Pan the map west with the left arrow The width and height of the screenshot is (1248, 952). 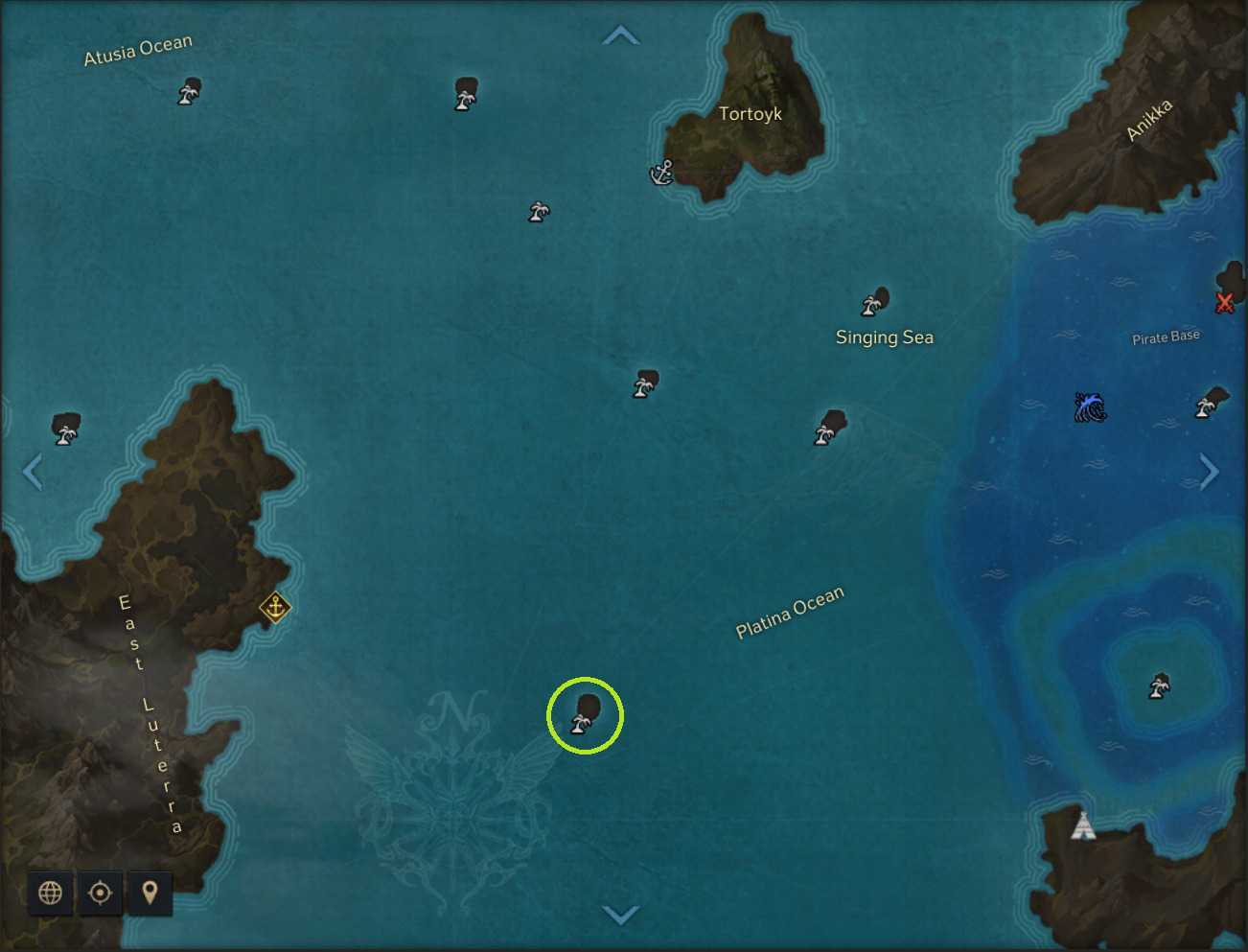point(33,472)
